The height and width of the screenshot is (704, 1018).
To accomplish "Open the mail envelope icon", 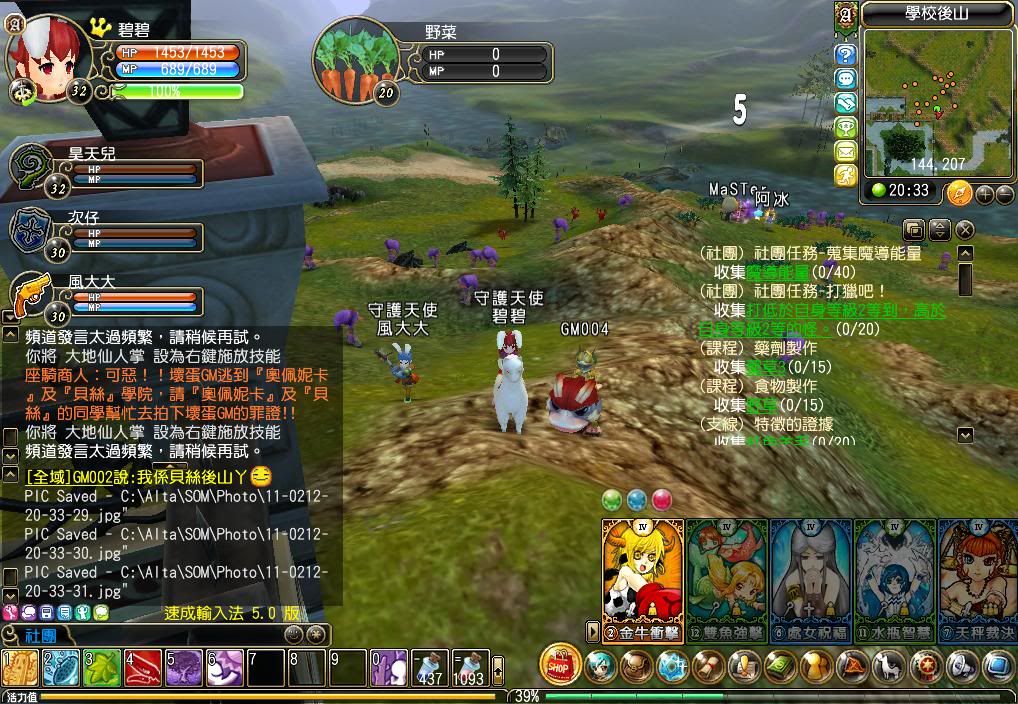I will pos(846,151).
